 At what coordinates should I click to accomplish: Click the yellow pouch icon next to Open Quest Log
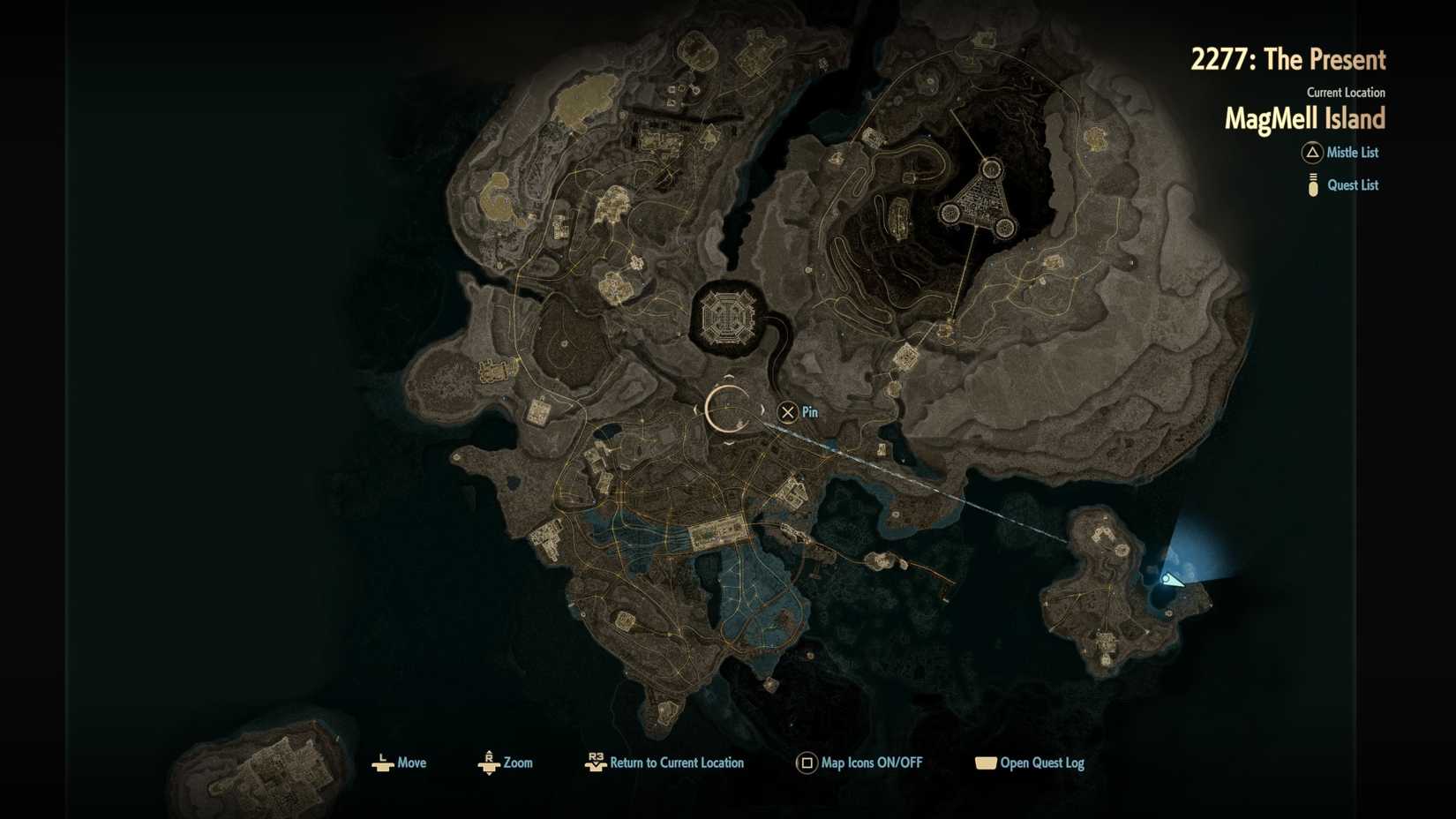click(x=986, y=763)
